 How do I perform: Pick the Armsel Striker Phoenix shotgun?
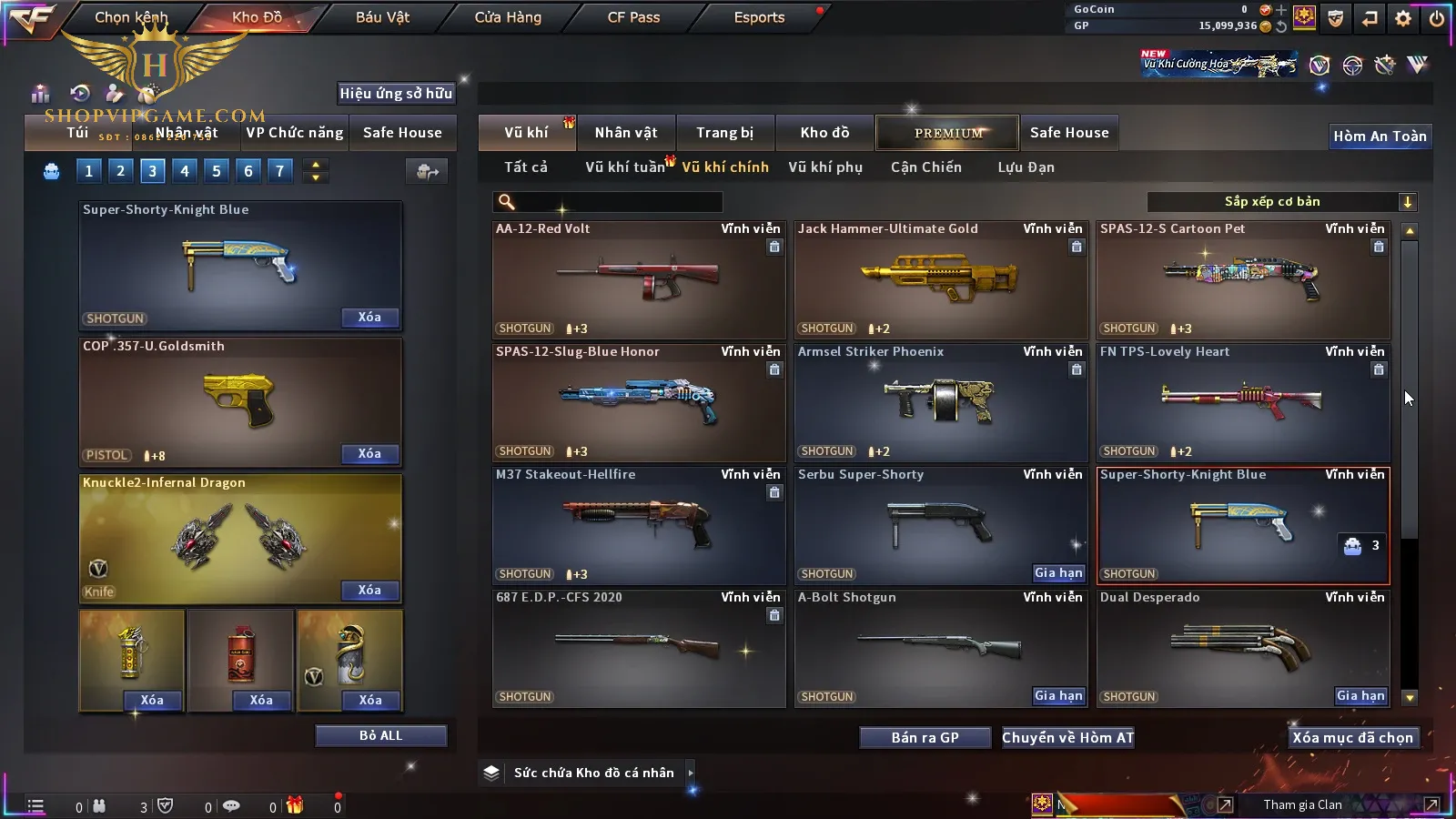[940, 402]
